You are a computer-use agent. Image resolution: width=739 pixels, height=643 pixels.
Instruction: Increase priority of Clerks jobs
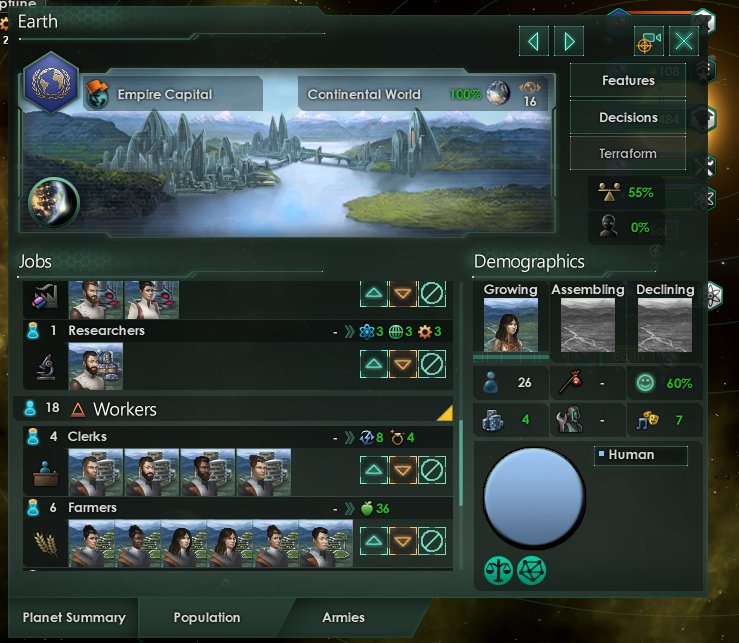[374, 470]
